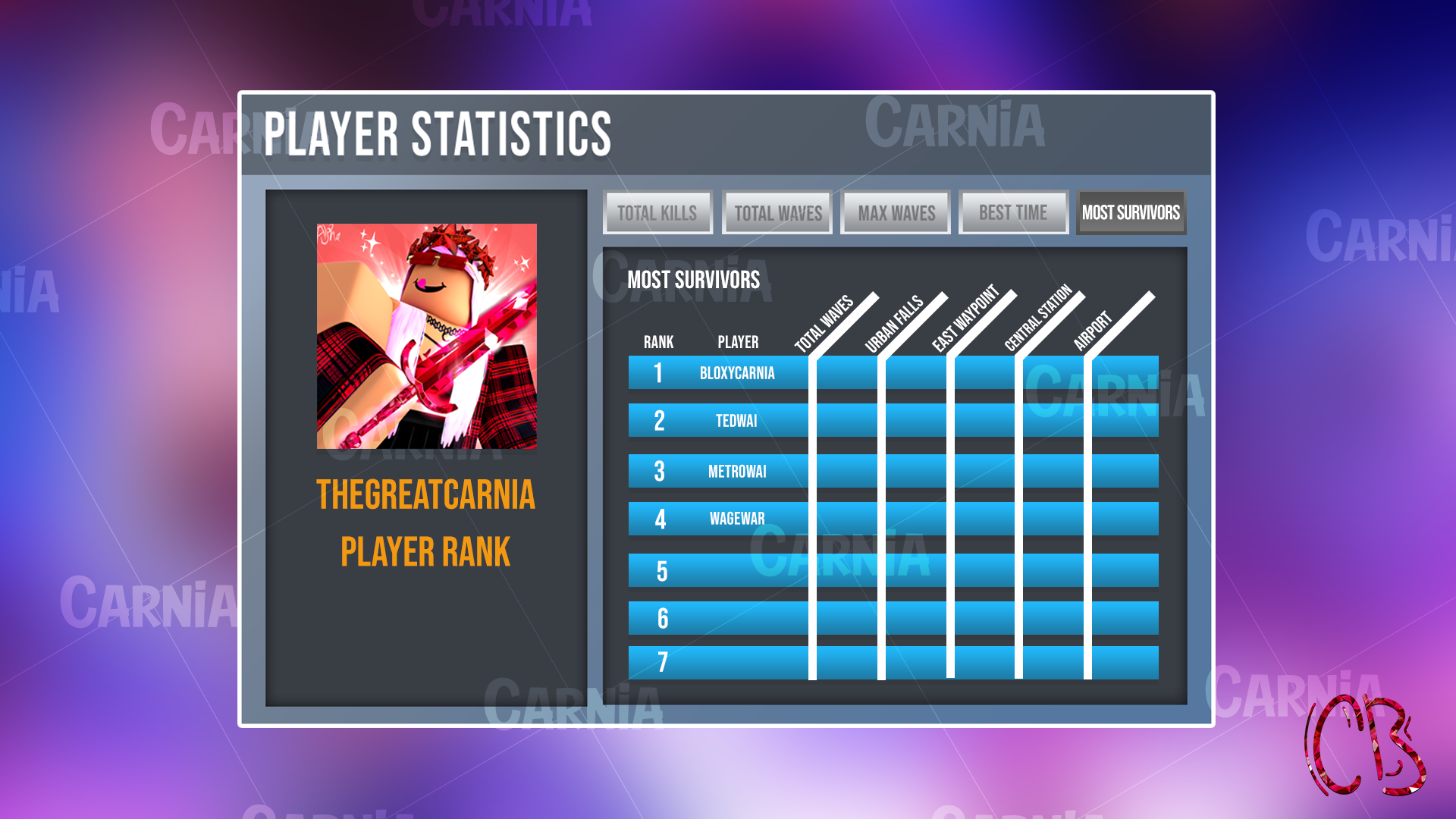
Task: Click the TheGreatCarnia player name
Action: 425,494
